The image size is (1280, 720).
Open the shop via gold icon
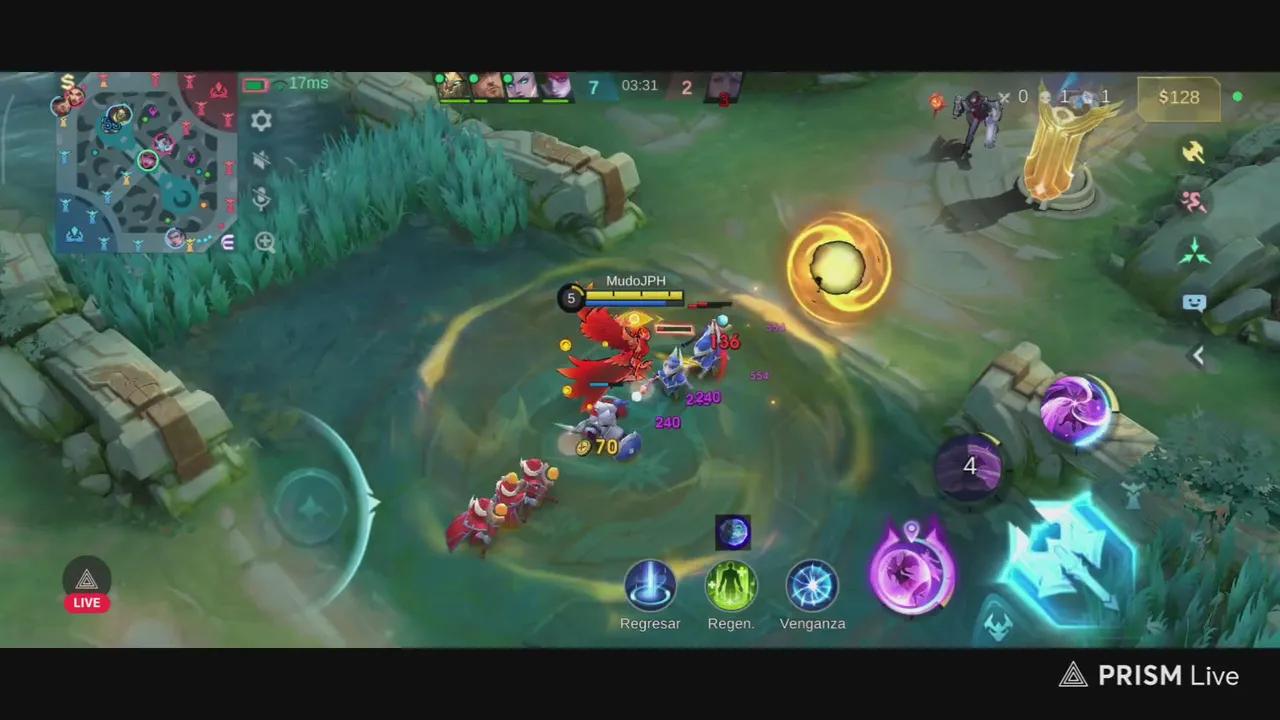[x=68, y=82]
